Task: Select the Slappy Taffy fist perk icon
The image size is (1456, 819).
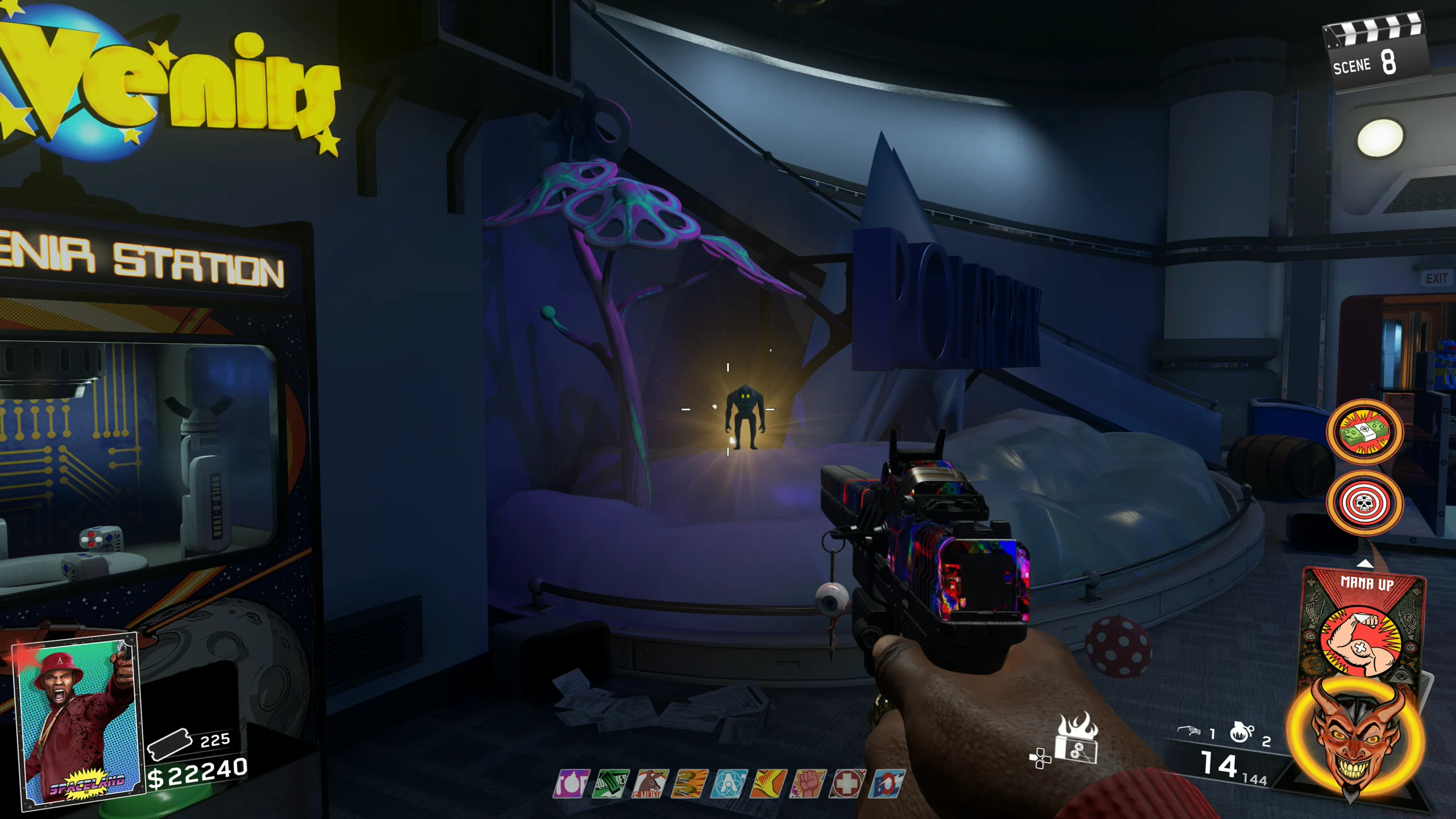Action: 808,784
